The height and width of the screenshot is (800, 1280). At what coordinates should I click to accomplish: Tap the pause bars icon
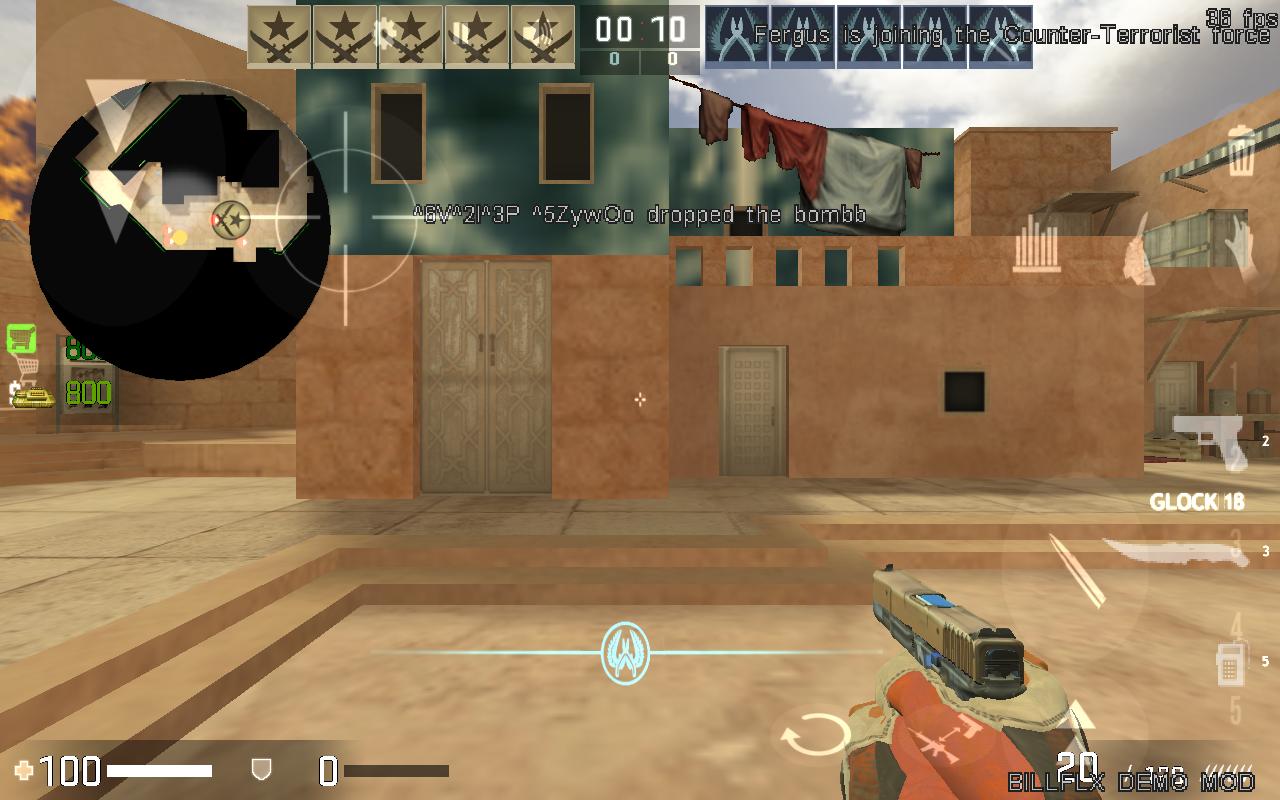click(461, 33)
